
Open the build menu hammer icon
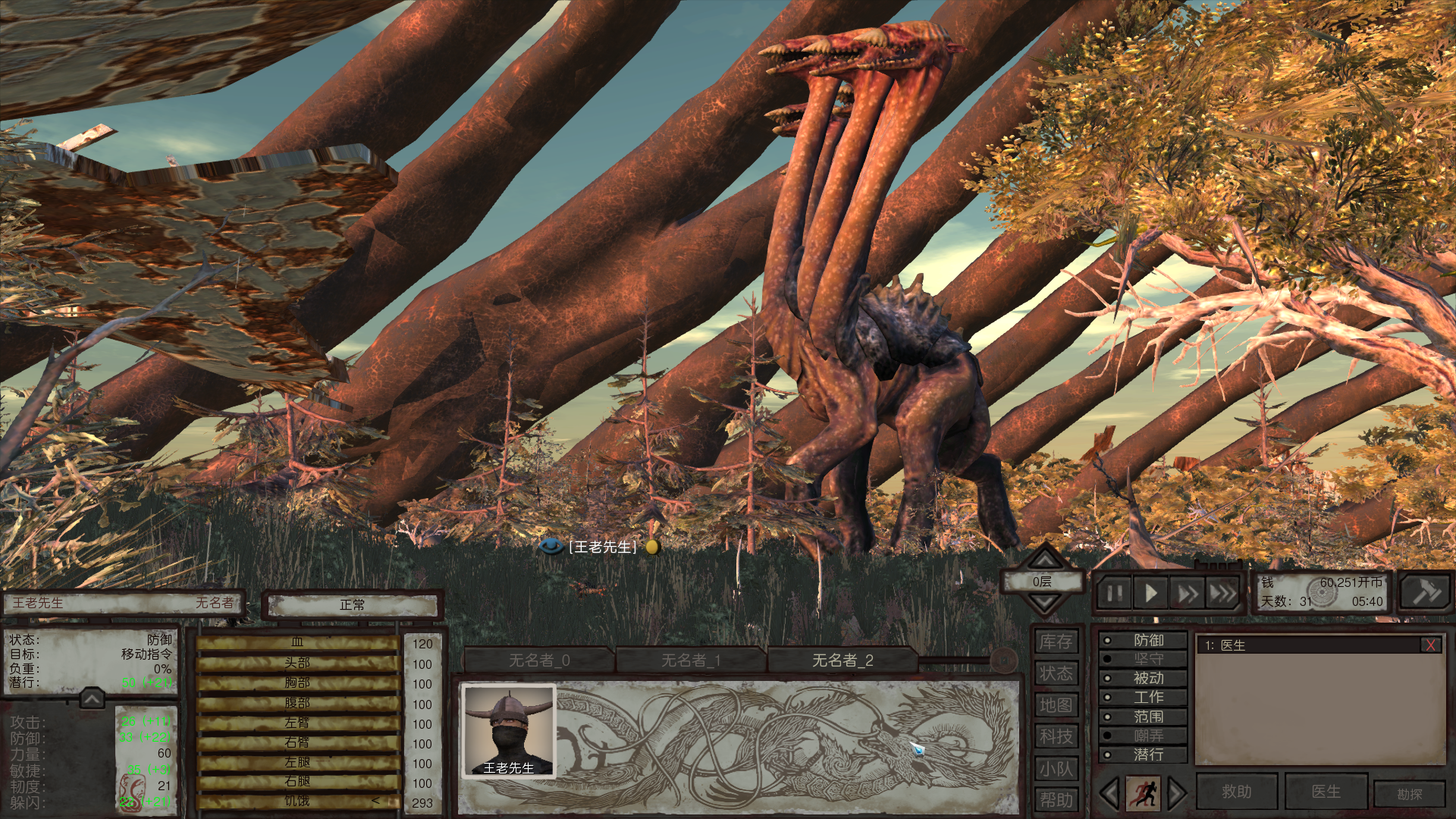click(1425, 591)
